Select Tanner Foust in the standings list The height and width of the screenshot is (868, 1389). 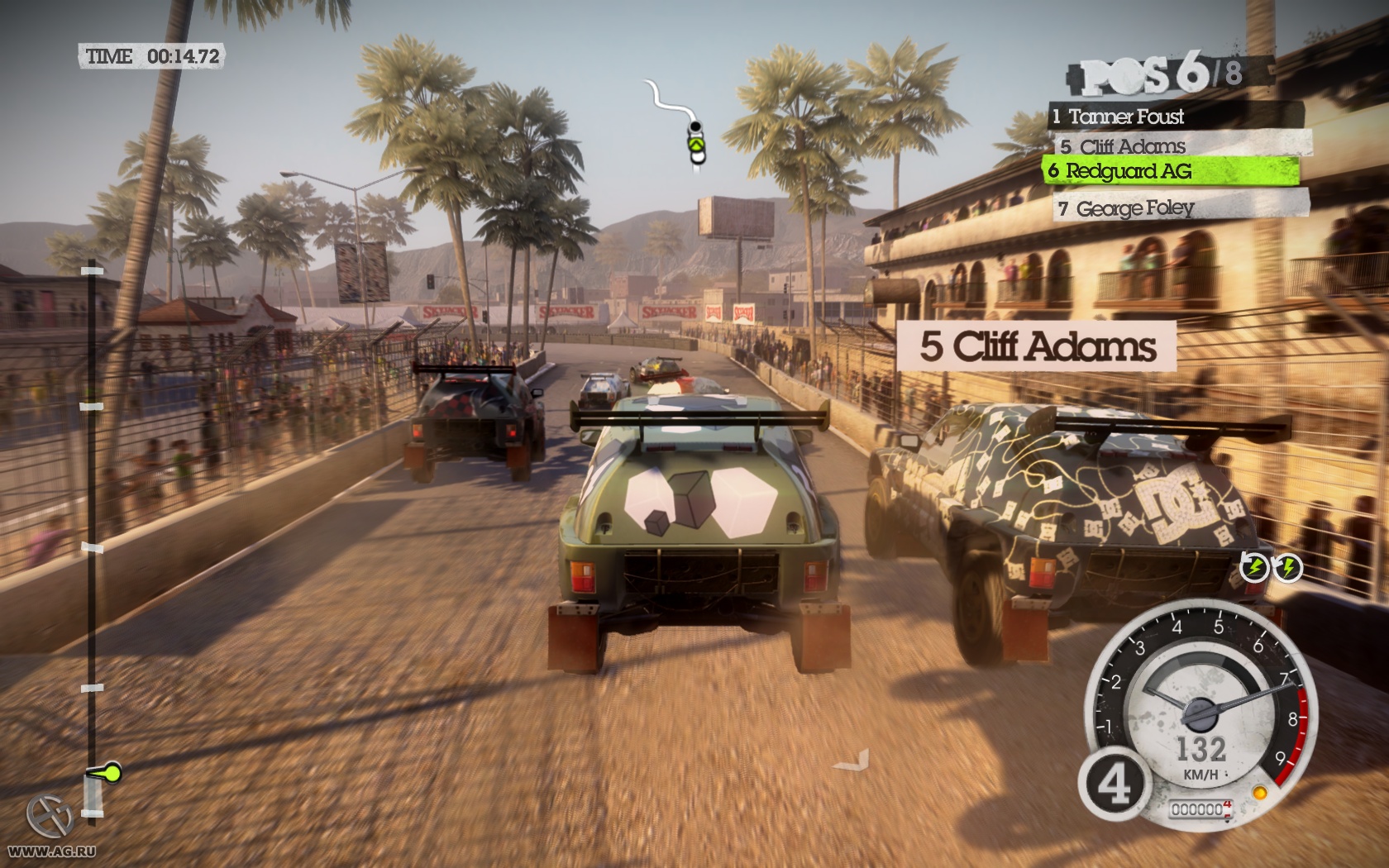1174,116
